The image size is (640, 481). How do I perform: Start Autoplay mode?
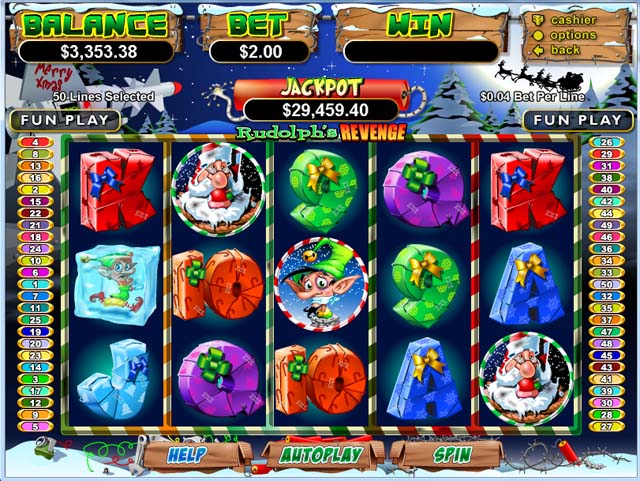coord(321,454)
